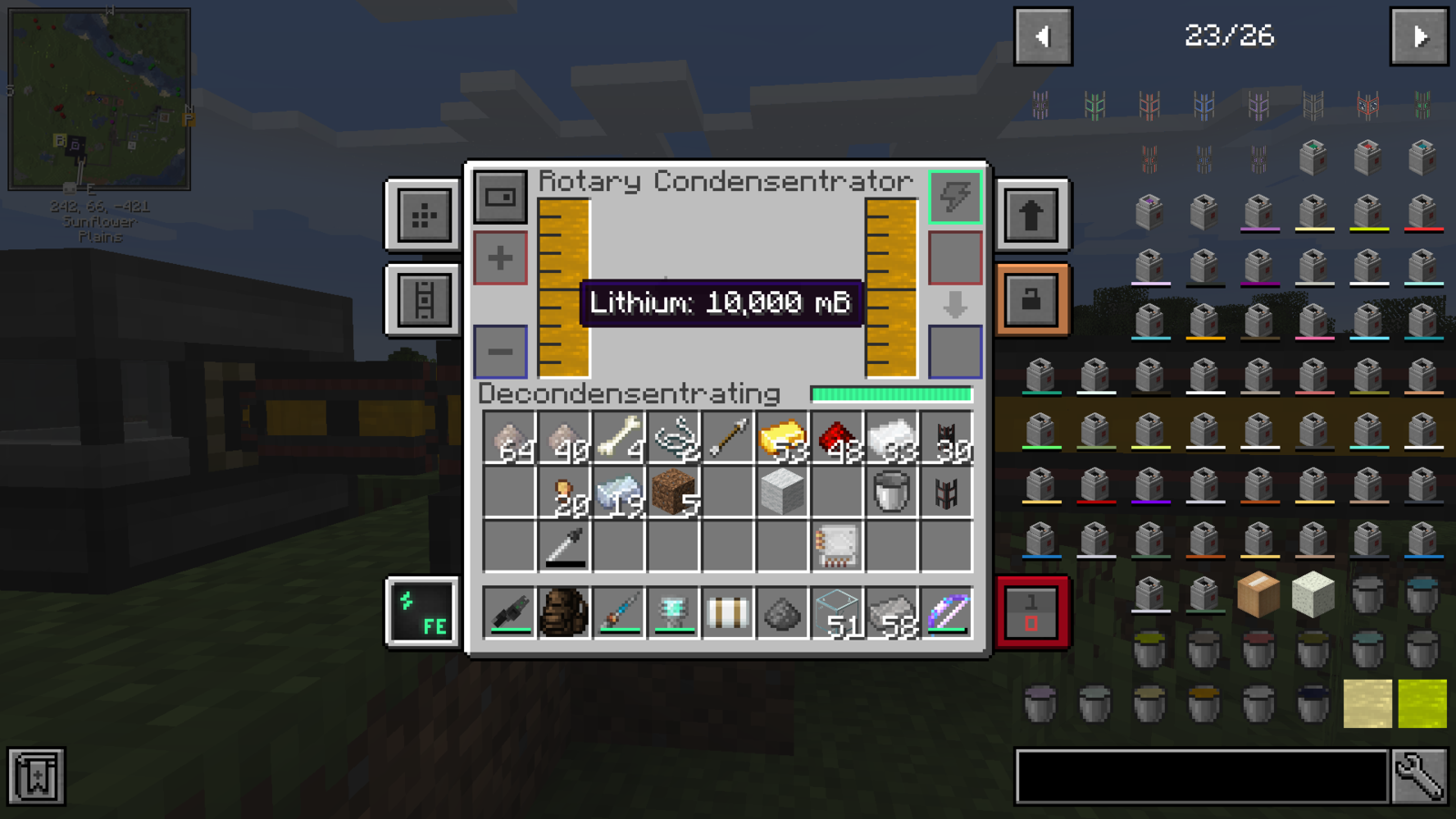
Task: Click the FE energy display
Action: click(423, 612)
